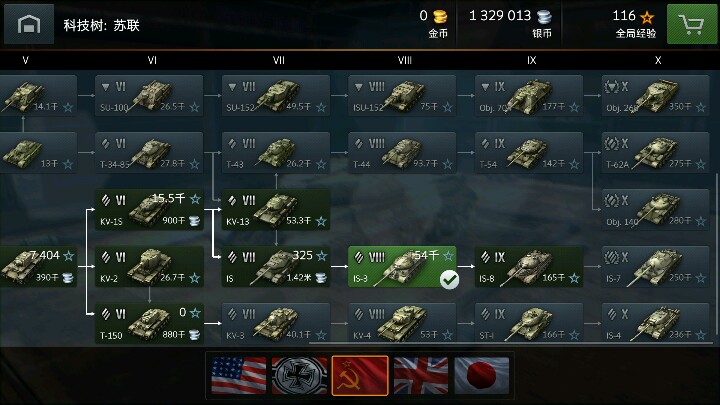Viewport: 720px width, 405px height.
Task: Choose the IS tier VII tank
Action: (275, 267)
